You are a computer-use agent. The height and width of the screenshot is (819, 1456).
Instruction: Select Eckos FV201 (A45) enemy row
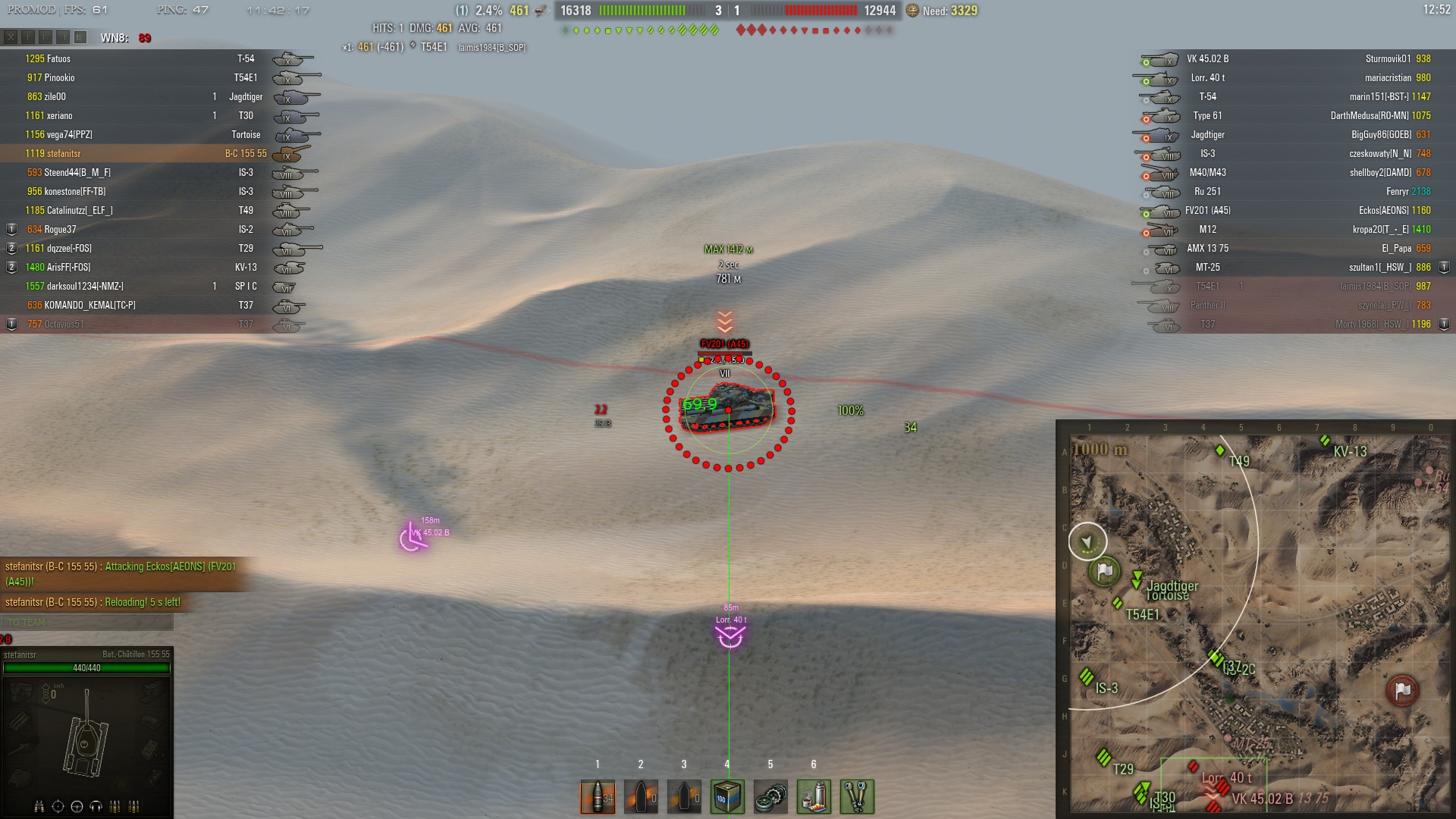pyautogui.click(x=1289, y=210)
